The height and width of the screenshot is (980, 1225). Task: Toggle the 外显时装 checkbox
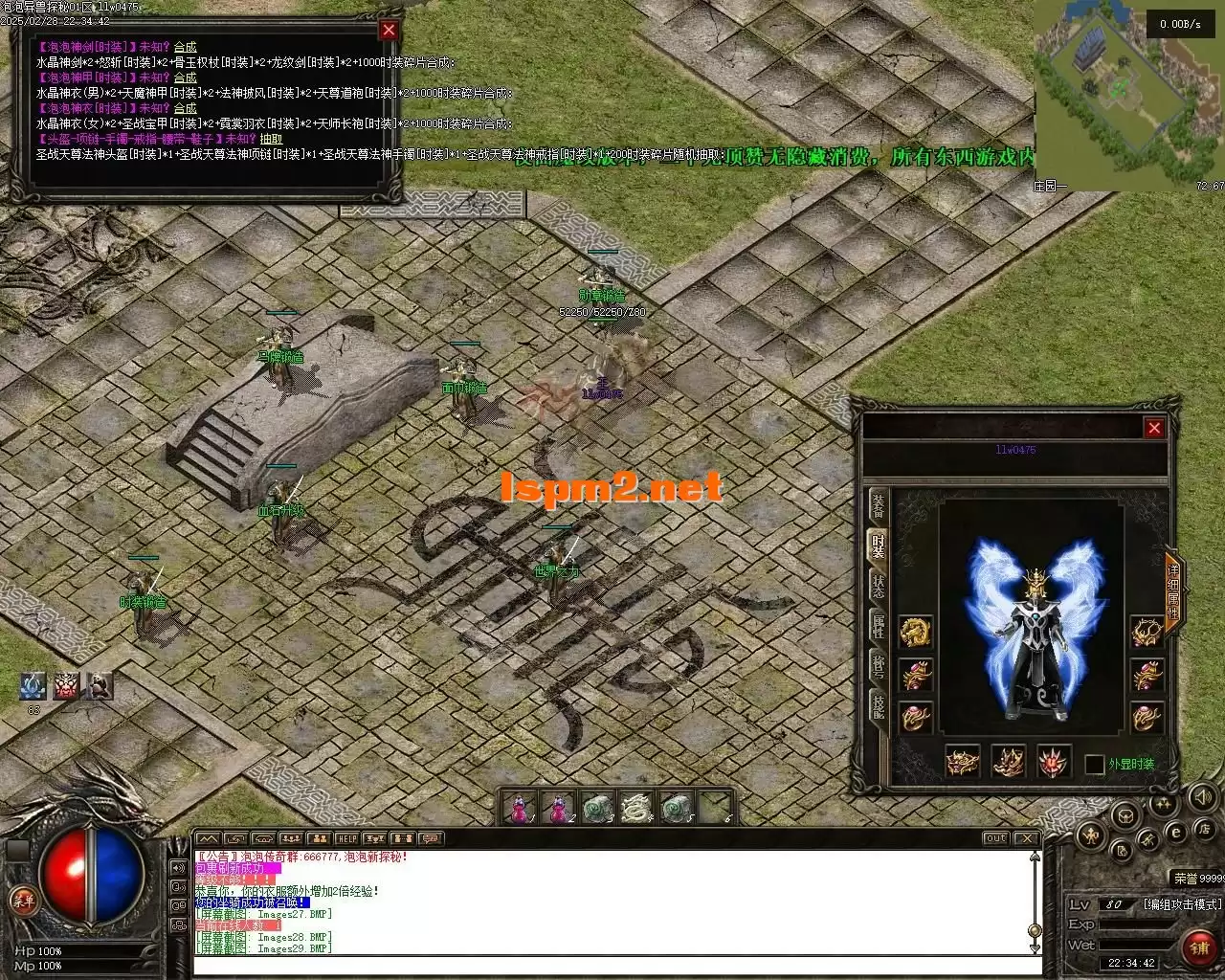[x=1095, y=764]
